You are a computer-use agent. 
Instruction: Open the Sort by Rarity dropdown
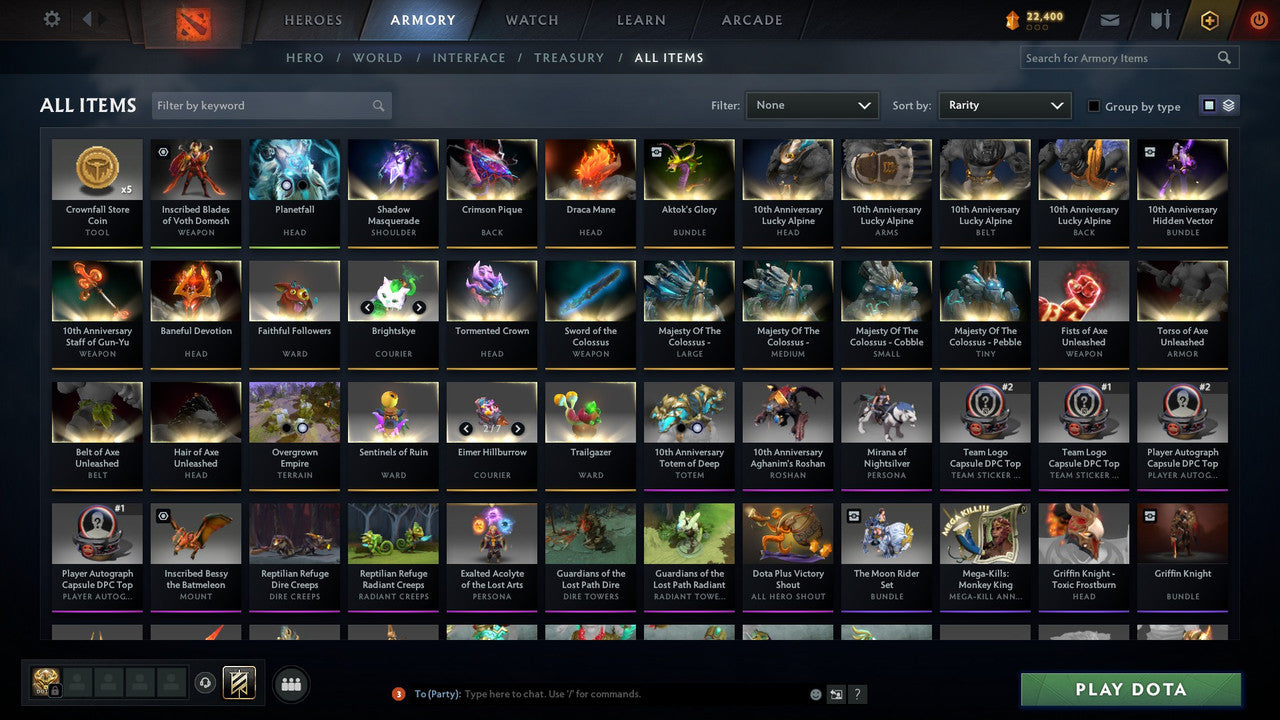click(x=1005, y=105)
